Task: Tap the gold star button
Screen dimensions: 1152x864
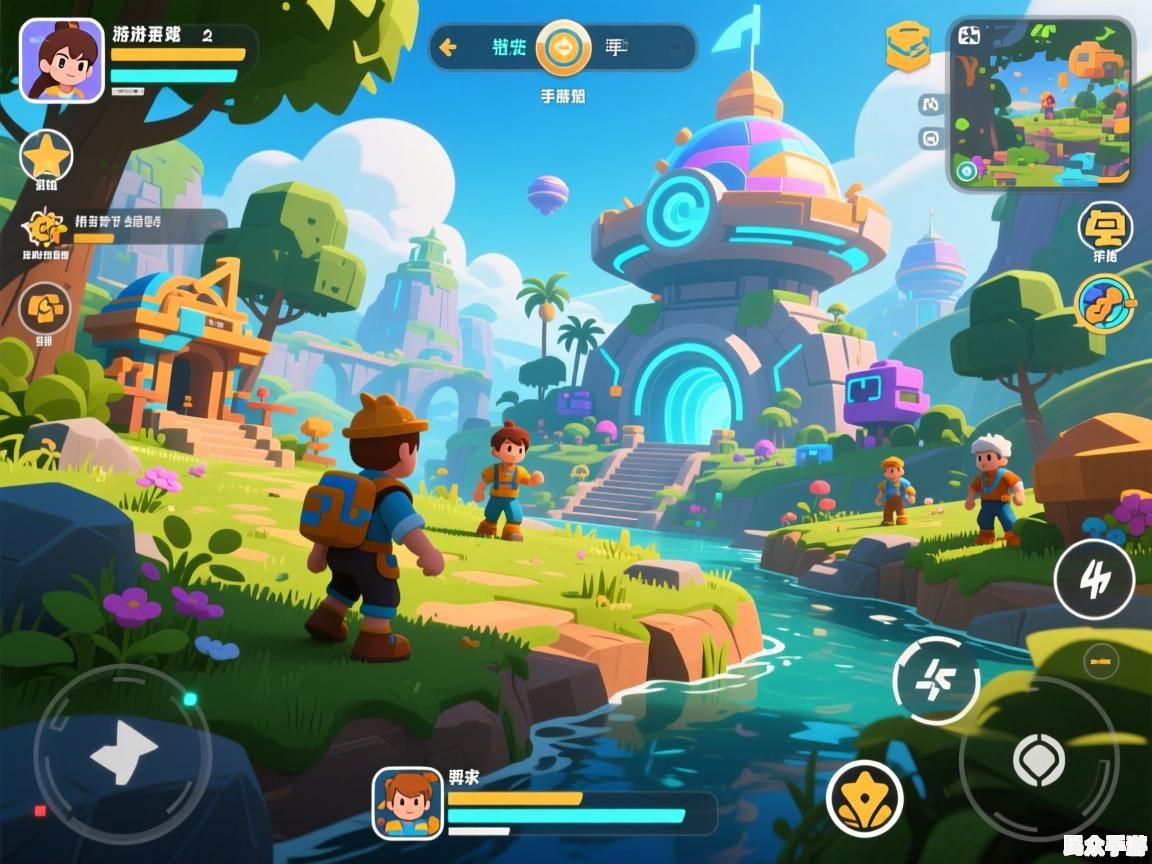Action: (x=46, y=157)
